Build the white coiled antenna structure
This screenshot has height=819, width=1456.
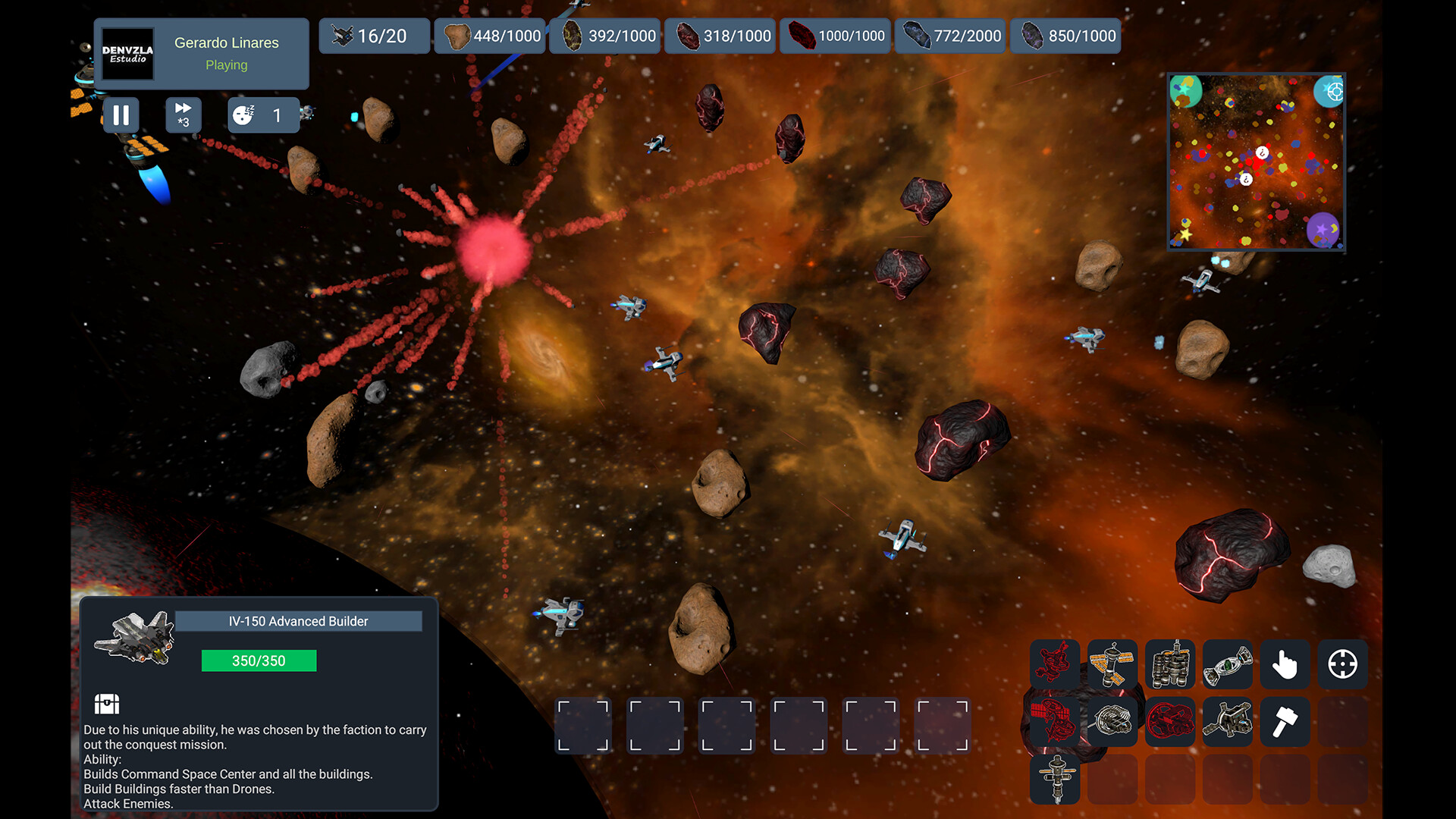tap(1112, 722)
